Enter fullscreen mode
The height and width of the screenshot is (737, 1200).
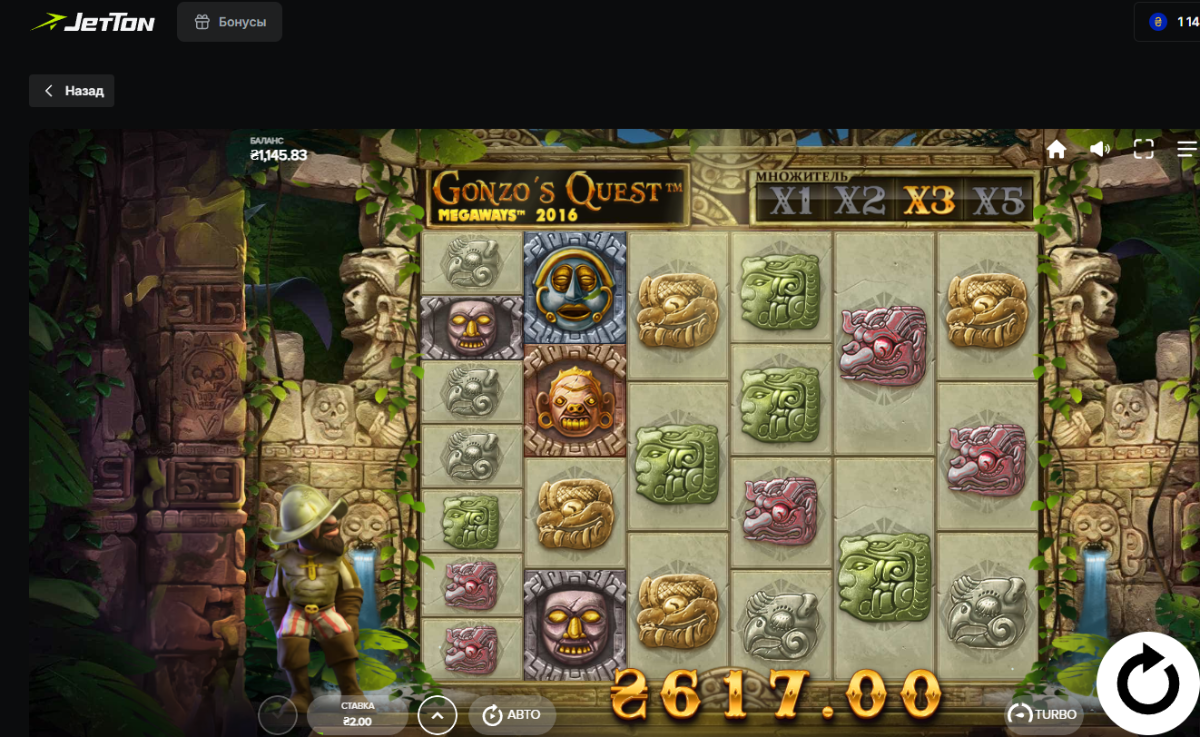[1144, 150]
